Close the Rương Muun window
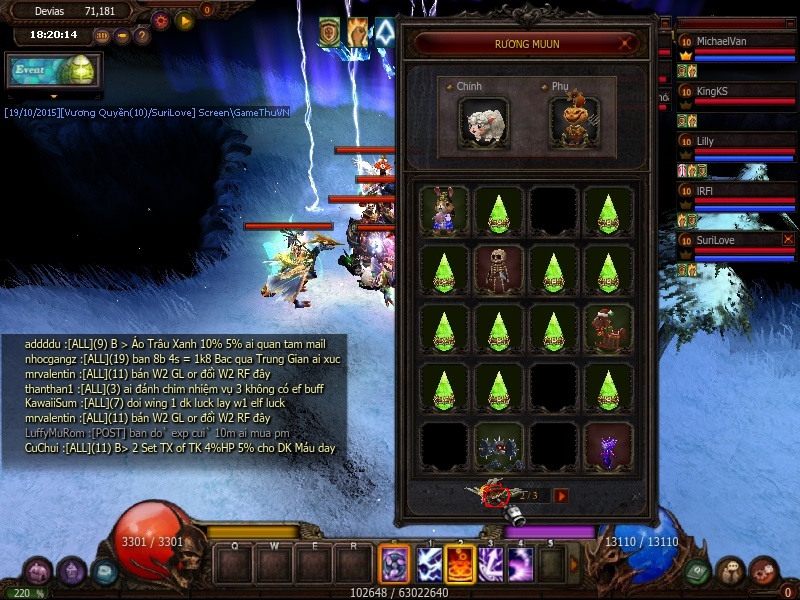Viewport: 800px width, 600px height. pos(626,44)
